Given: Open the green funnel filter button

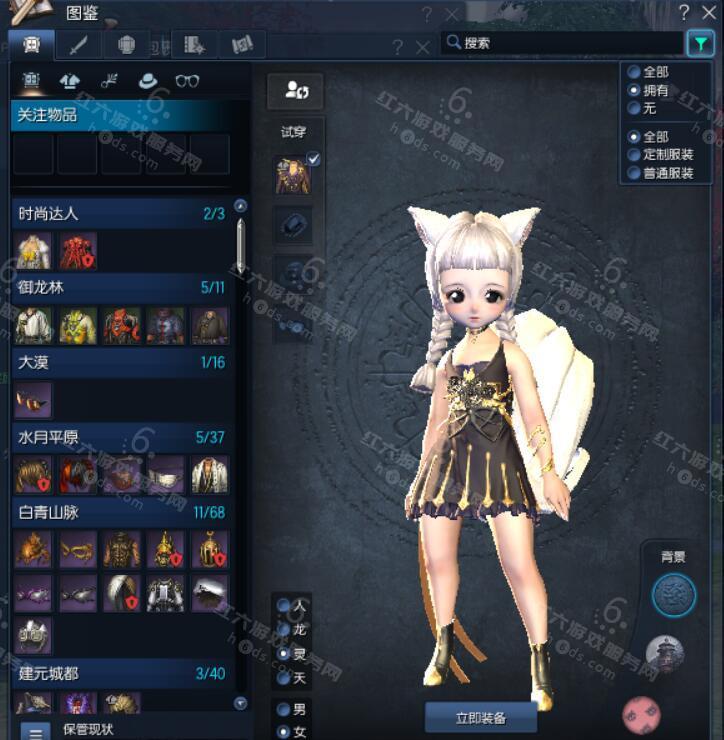Looking at the screenshot, I should [699, 43].
